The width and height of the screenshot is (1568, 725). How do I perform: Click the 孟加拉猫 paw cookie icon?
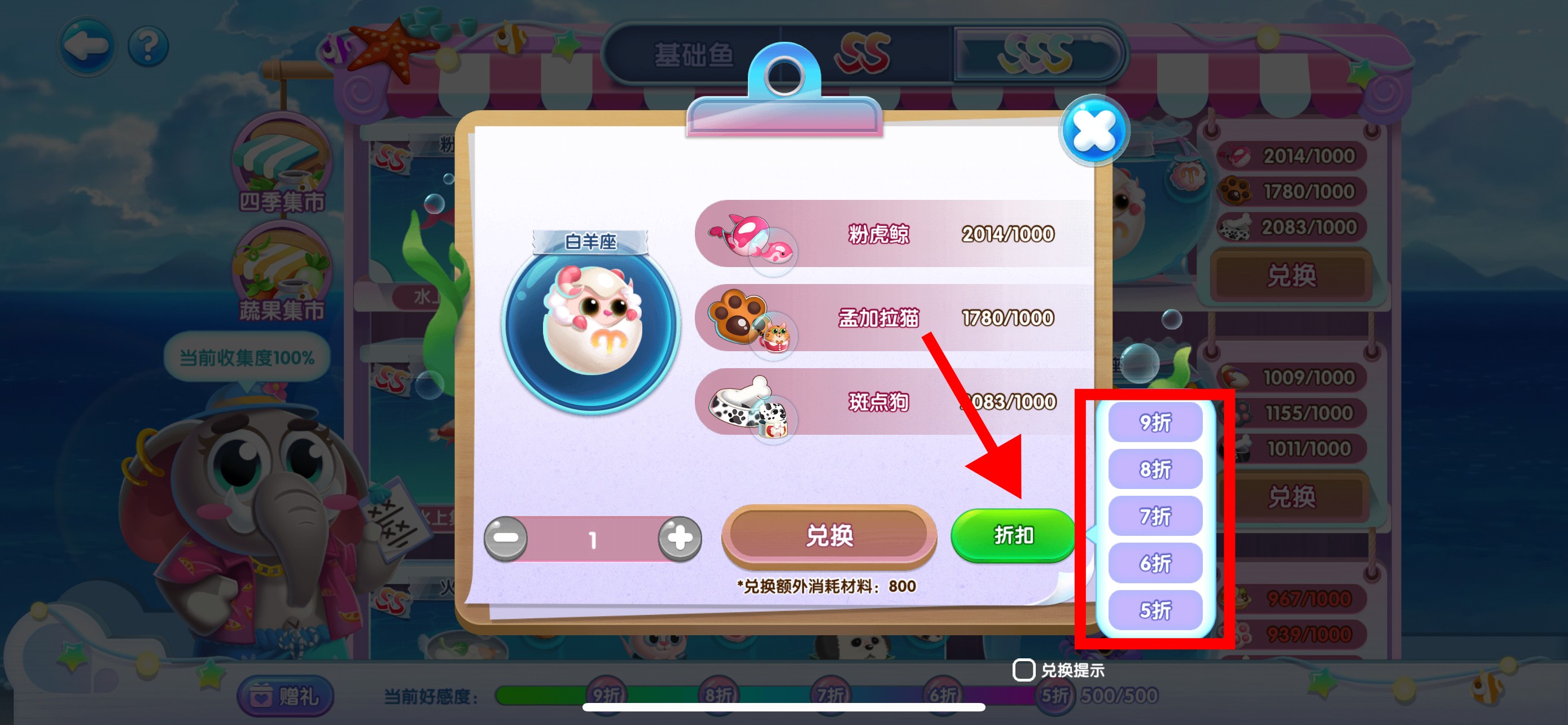click(743, 318)
